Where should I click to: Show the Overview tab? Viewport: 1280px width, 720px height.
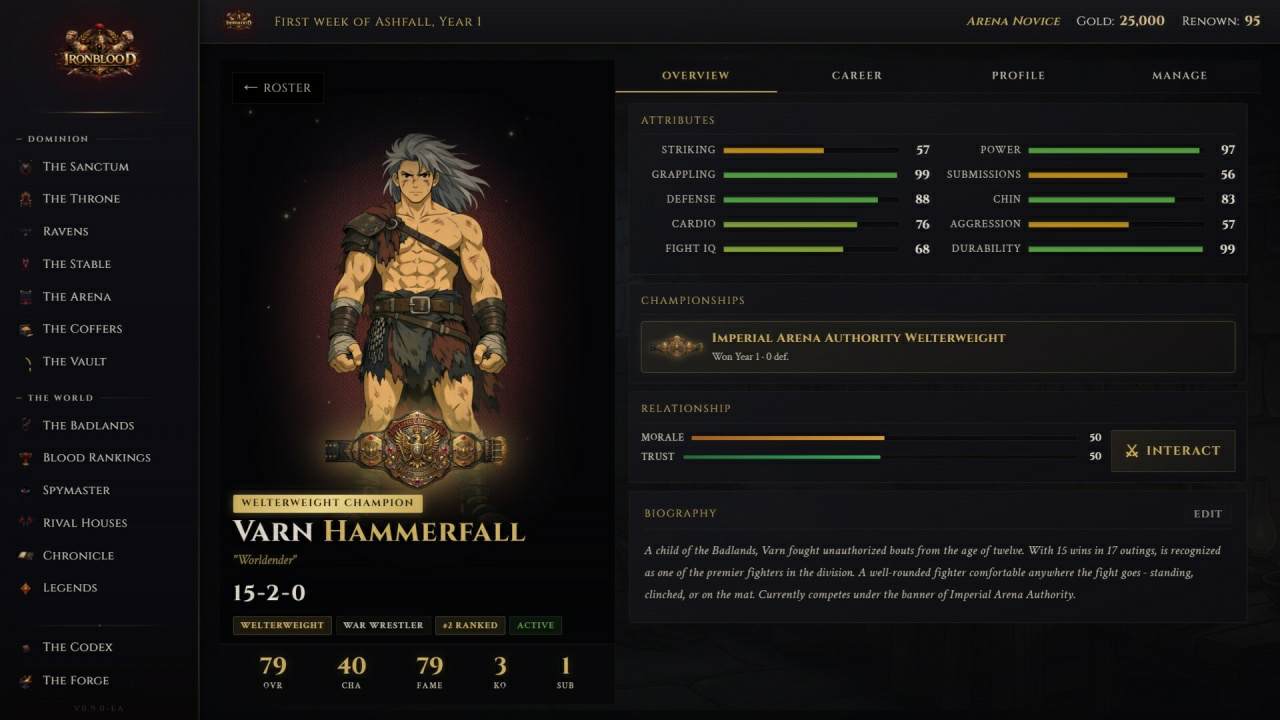[696, 75]
